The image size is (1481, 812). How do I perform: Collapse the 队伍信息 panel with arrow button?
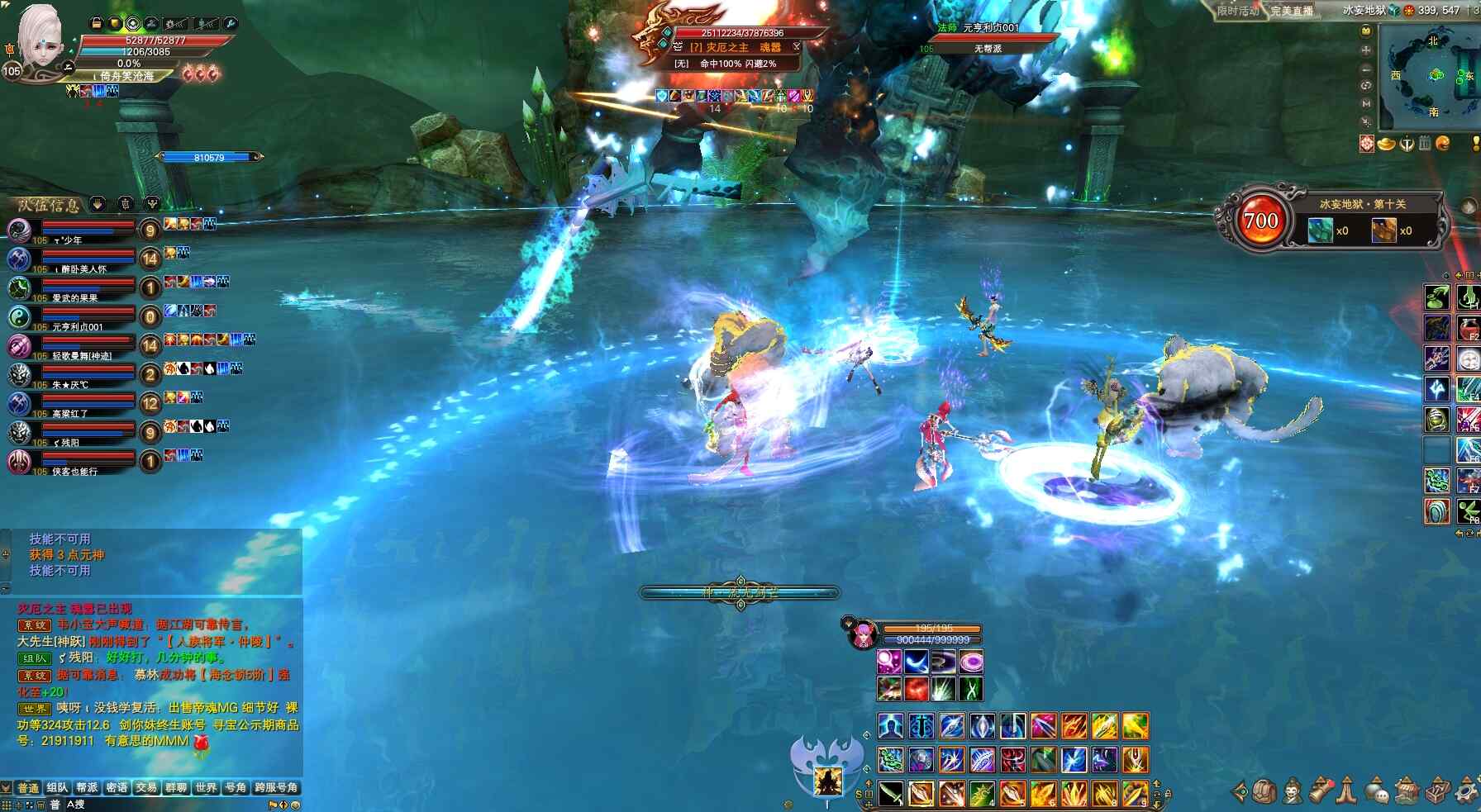[x=98, y=203]
